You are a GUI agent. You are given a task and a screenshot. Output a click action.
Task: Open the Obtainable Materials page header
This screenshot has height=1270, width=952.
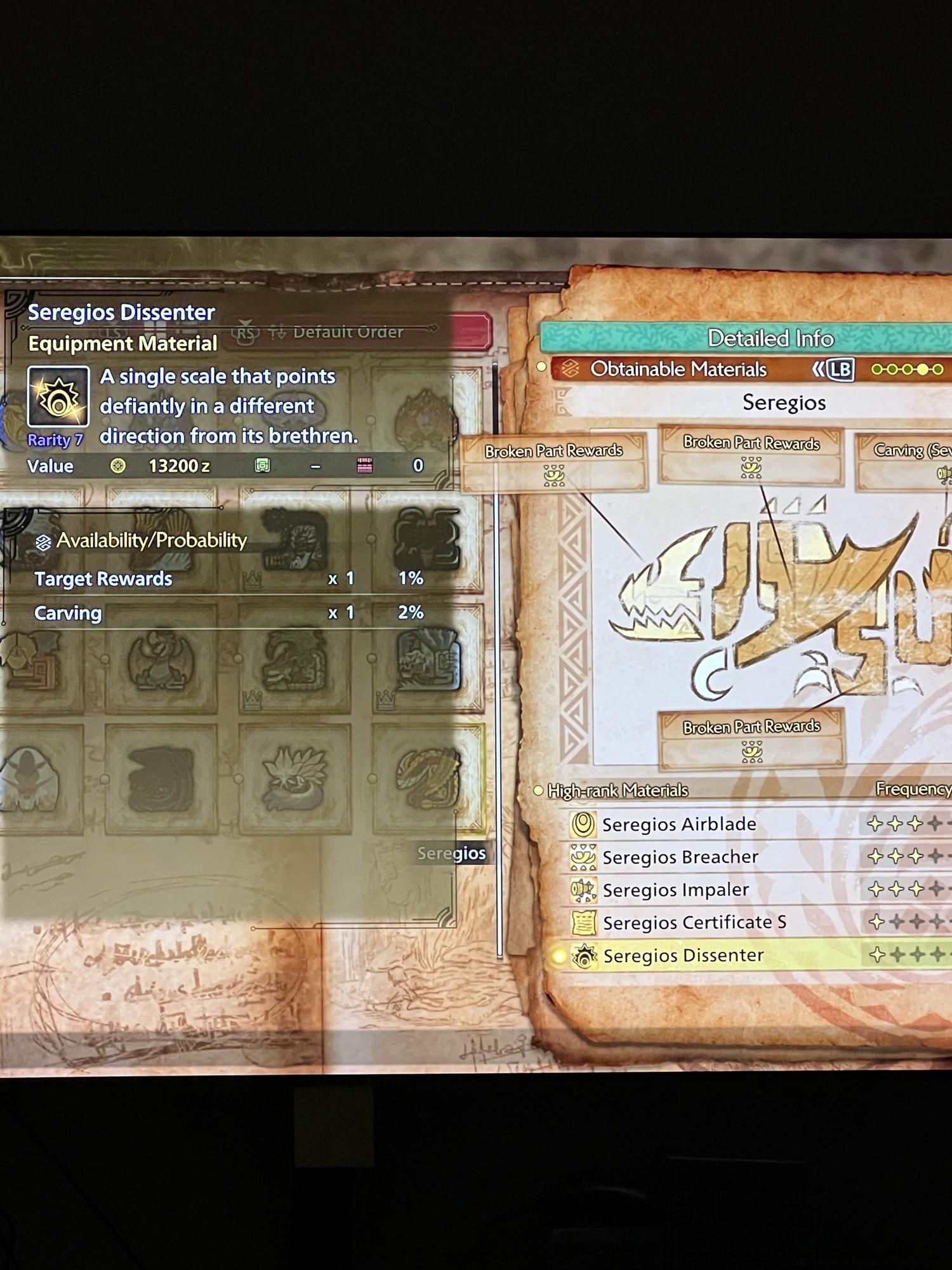(x=678, y=369)
